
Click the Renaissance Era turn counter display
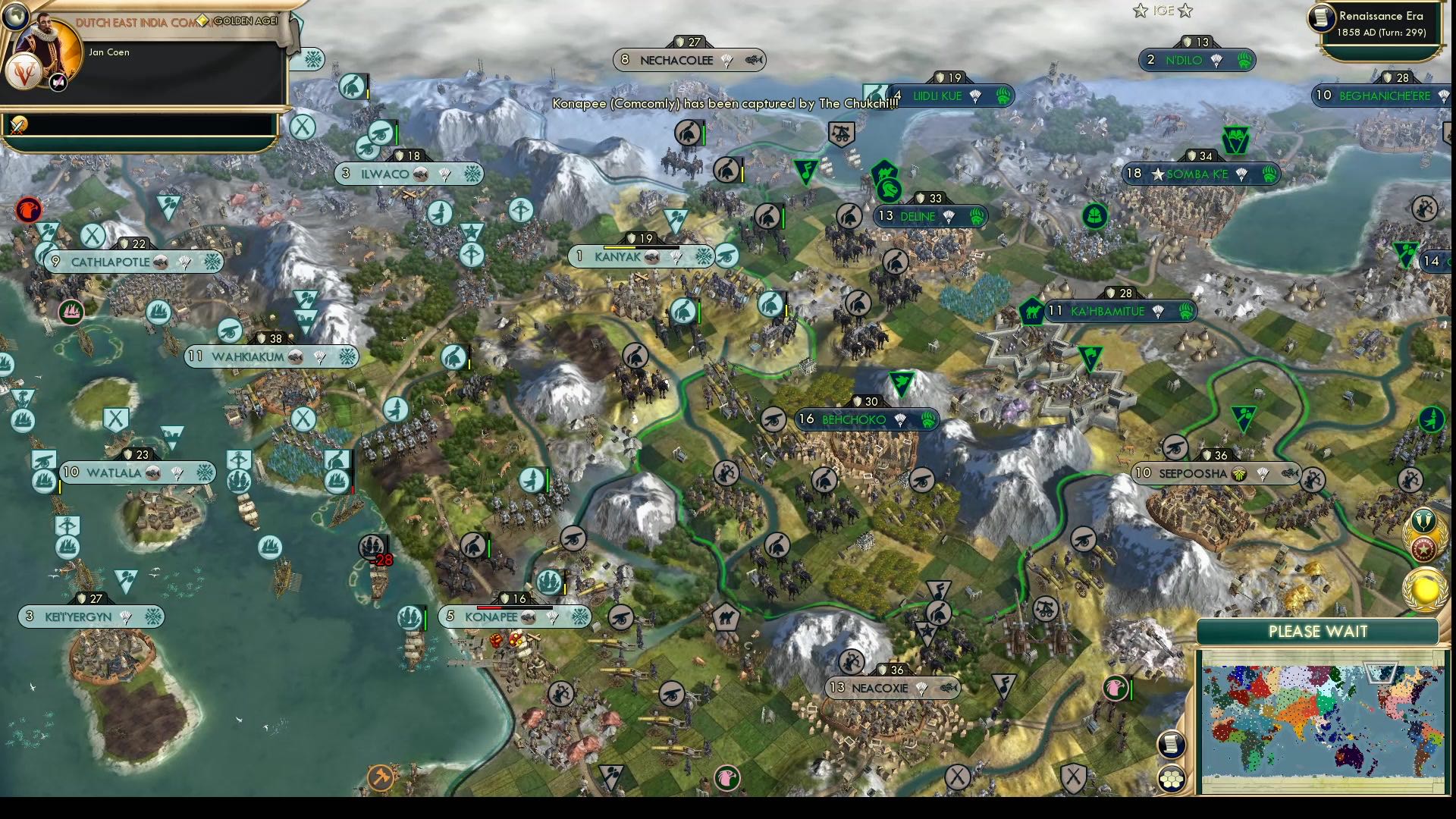coord(1380,23)
